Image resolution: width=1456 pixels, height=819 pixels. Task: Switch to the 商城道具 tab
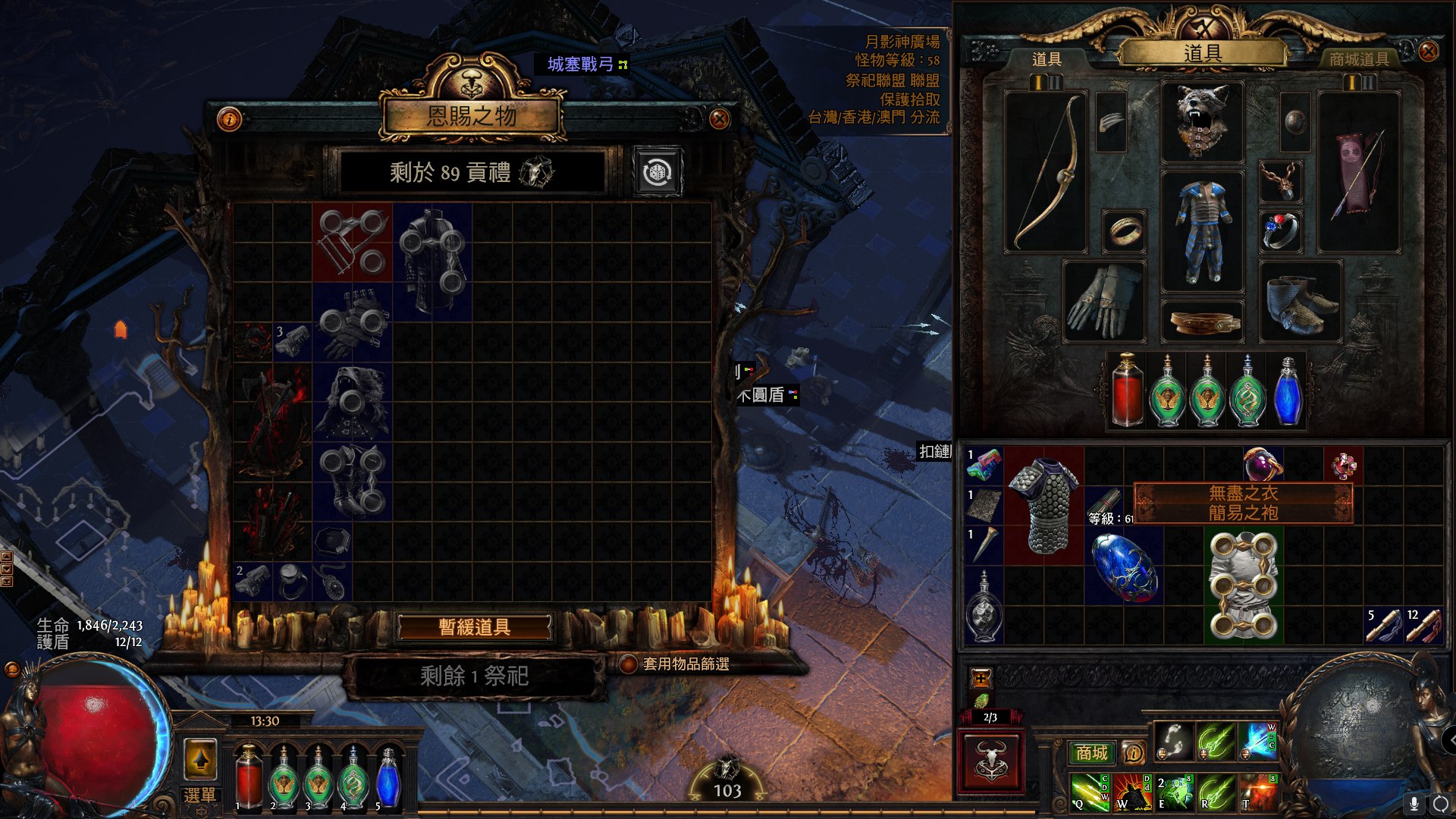(1359, 59)
